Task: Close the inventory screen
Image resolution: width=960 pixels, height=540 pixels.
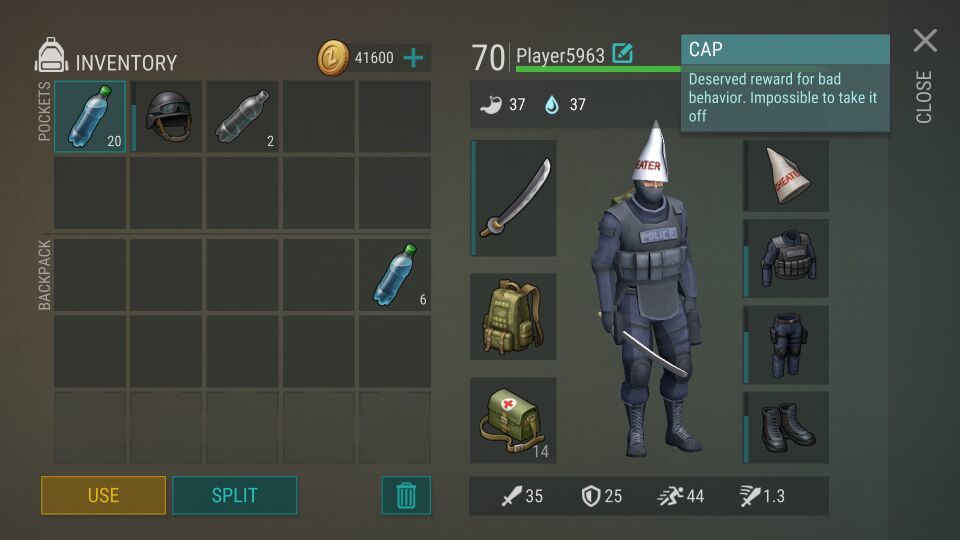Action: pyautogui.click(x=925, y=42)
